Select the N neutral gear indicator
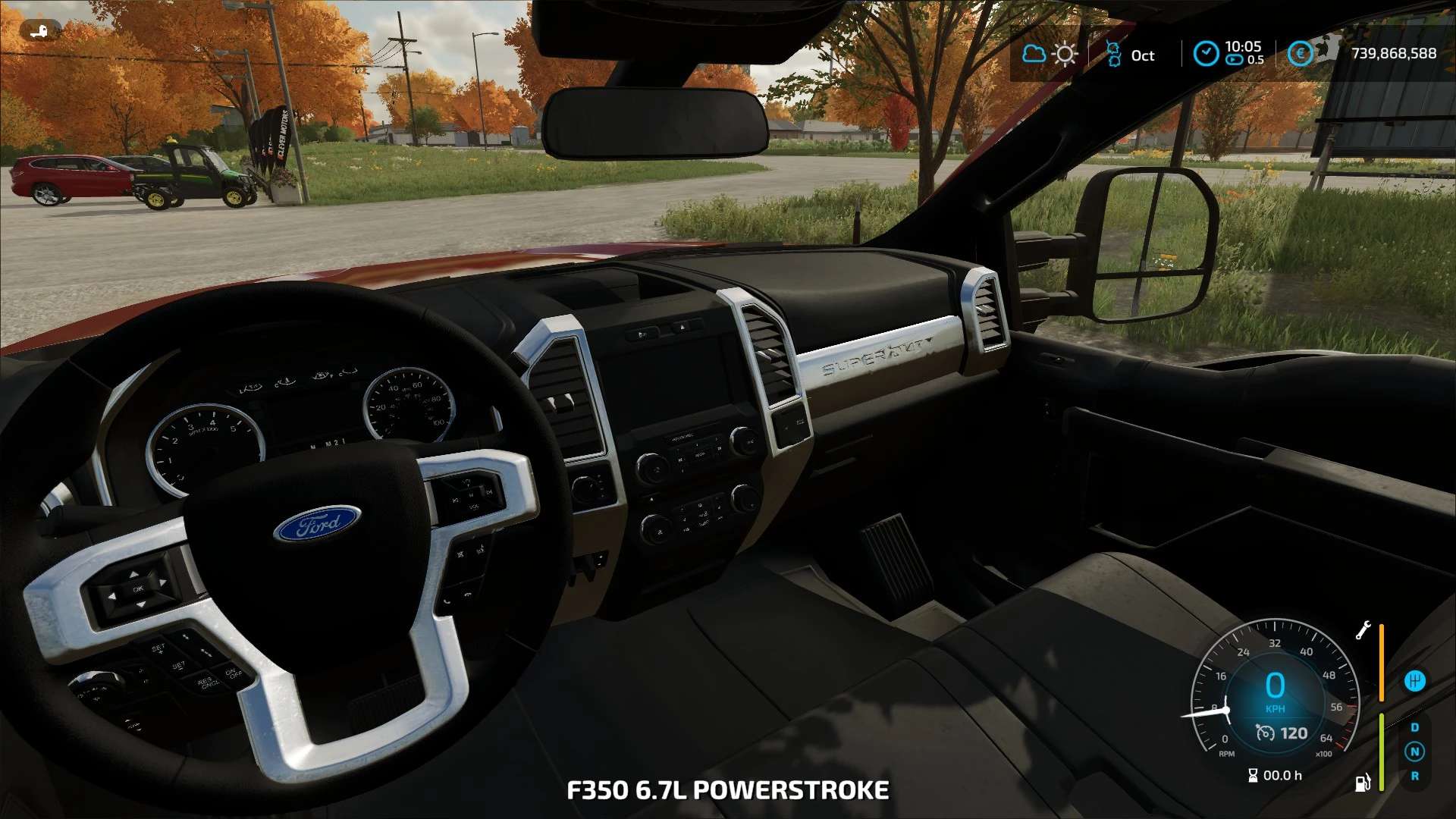Image resolution: width=1456 pixels, height=819 pixels. coord(1414,752)
